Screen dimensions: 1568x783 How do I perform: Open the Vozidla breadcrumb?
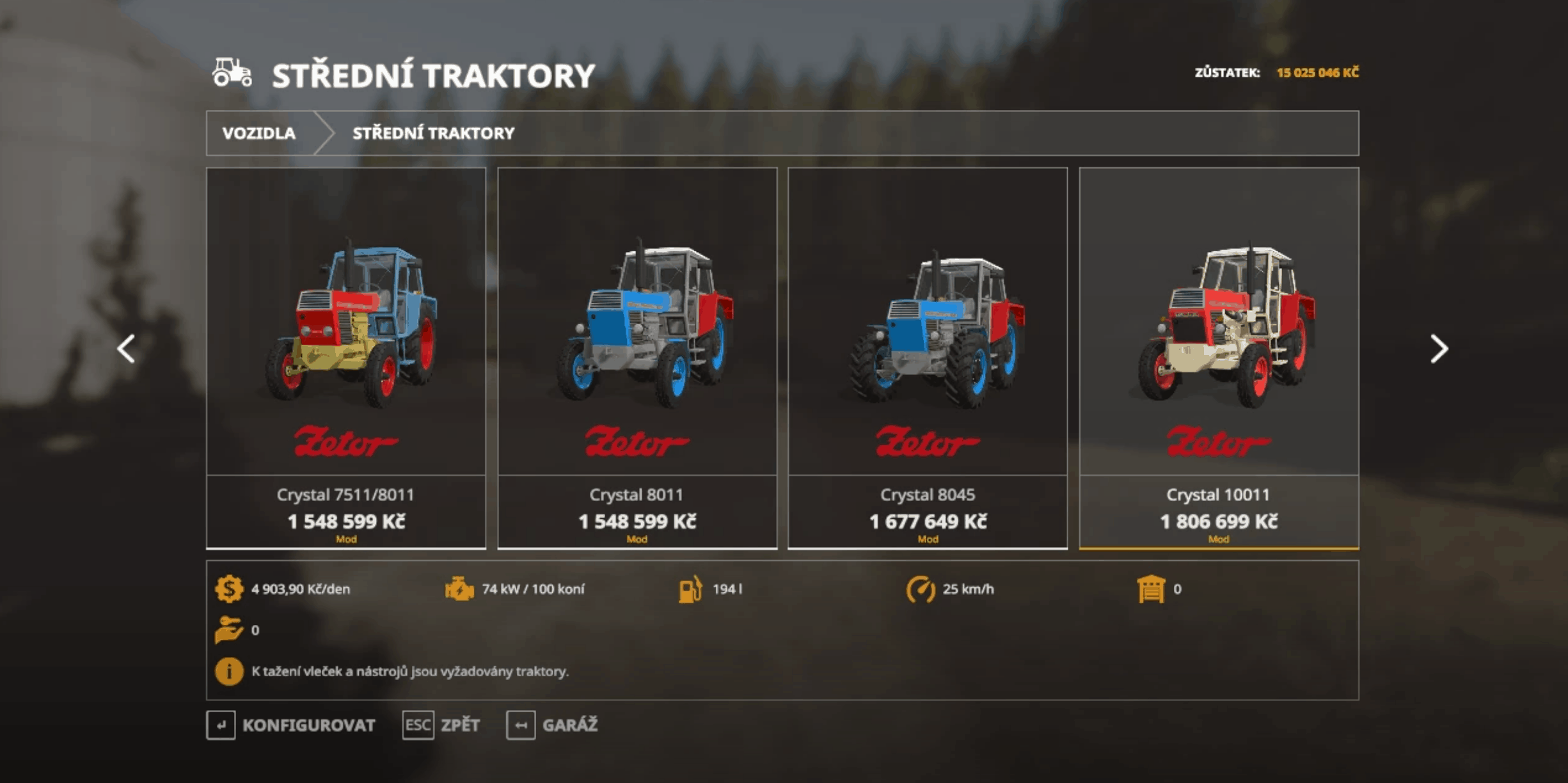click(x=259, y=133)
